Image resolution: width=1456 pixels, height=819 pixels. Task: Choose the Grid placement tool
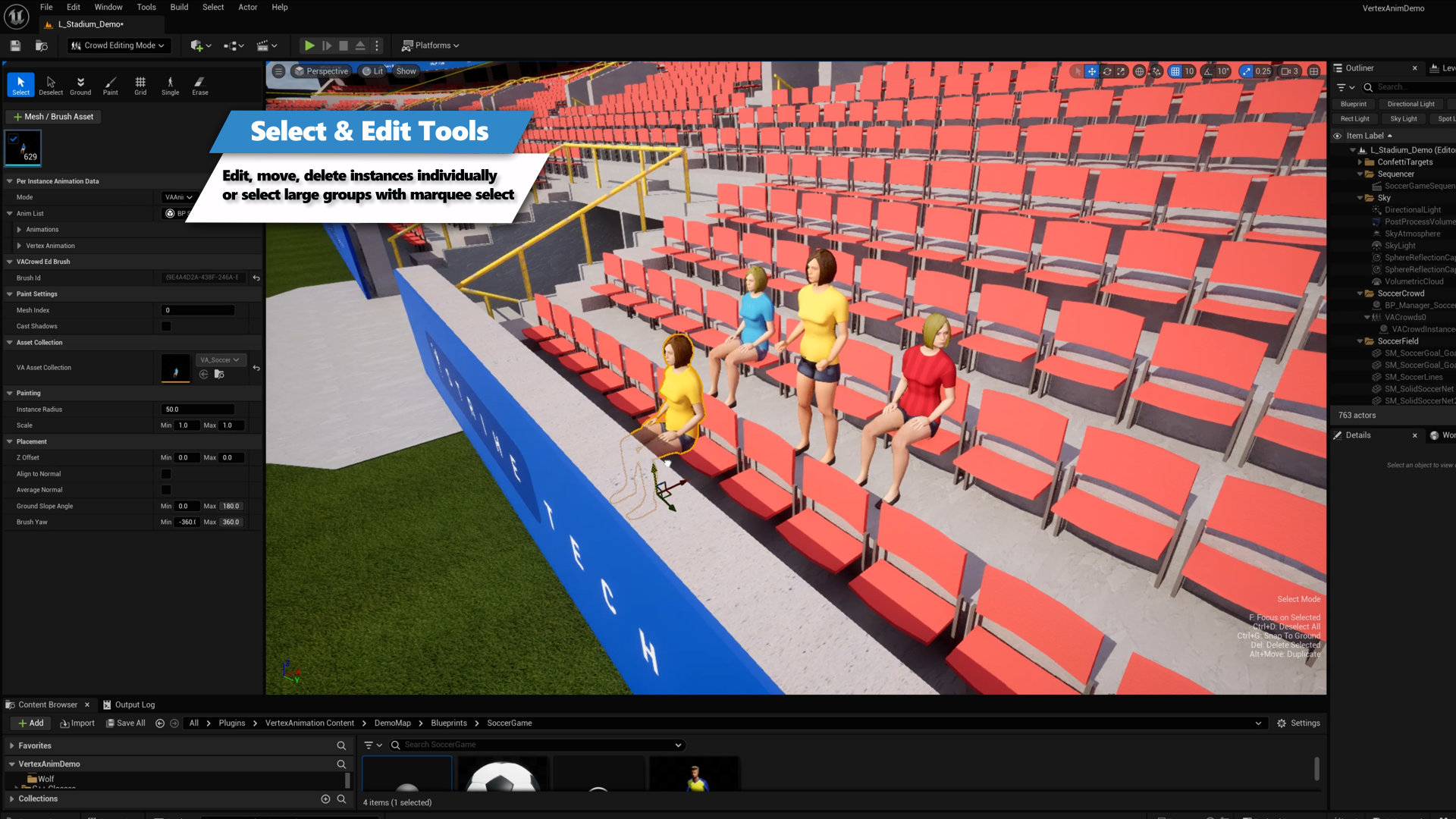tap(140, 85)
